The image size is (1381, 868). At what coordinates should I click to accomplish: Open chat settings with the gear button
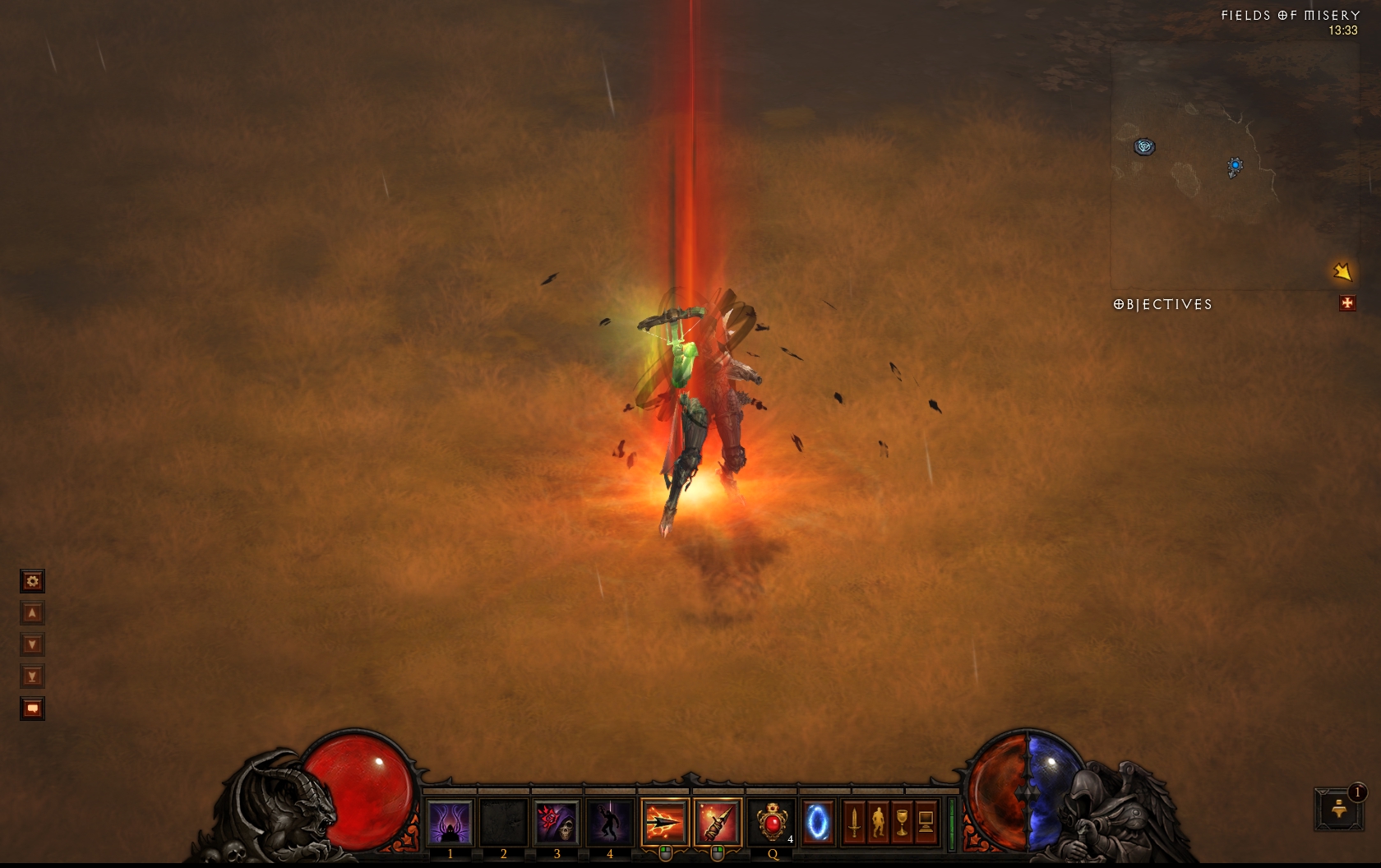(32, 581)
